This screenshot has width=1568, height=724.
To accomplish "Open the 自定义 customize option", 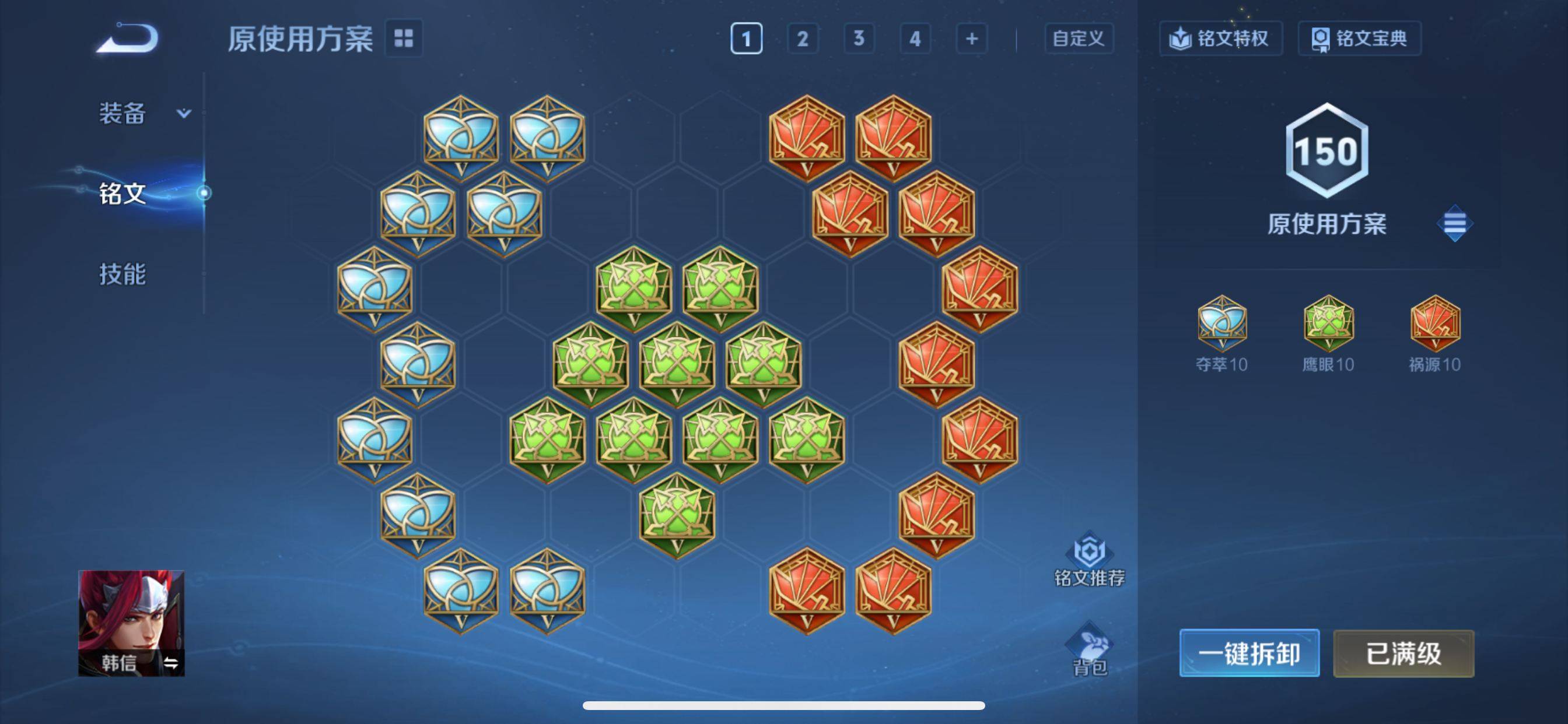I will point(1078,39).
